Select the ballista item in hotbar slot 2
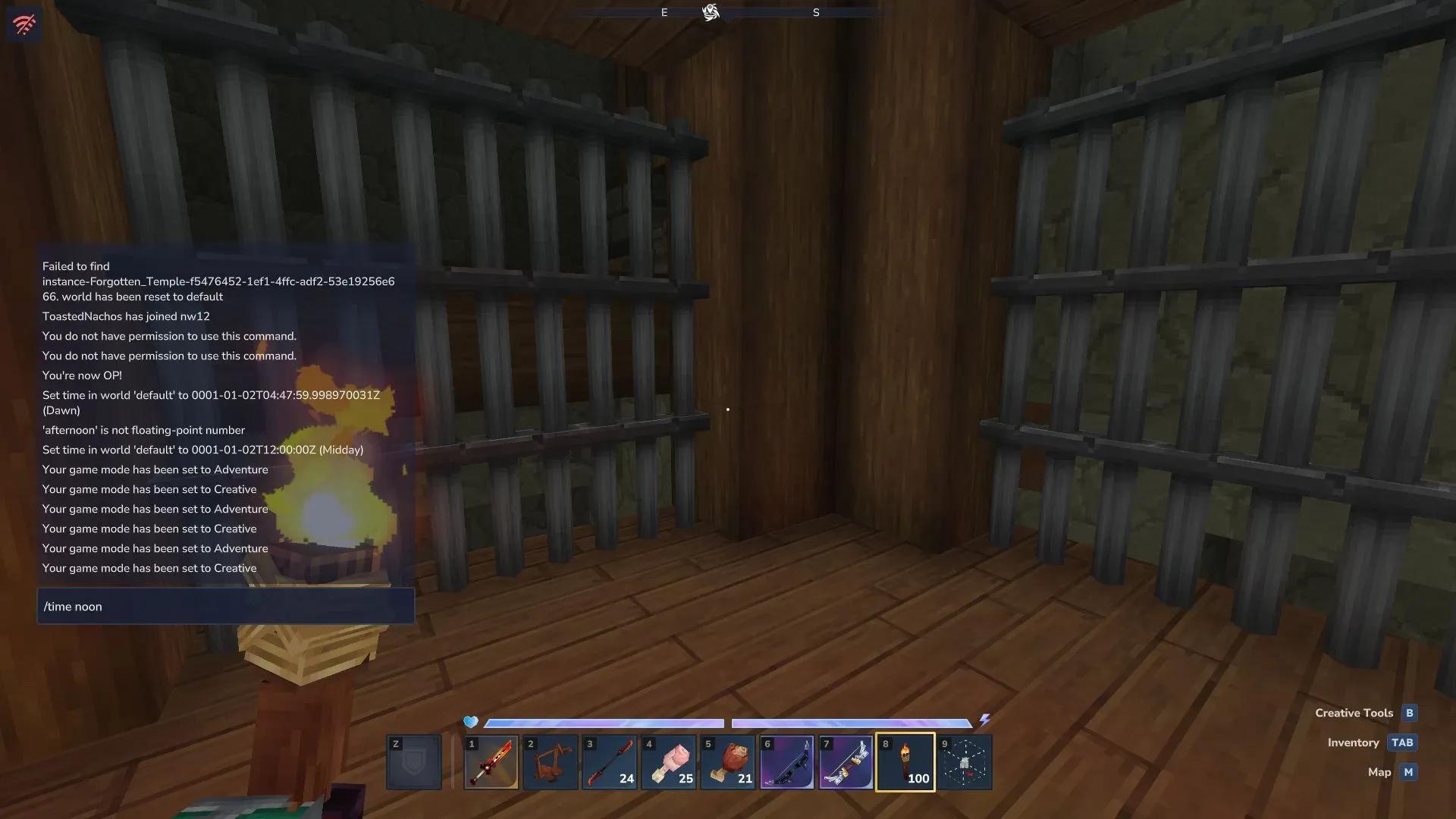Image resolution: width=1456 pixels, height=819 pixels. coord(550,761)
